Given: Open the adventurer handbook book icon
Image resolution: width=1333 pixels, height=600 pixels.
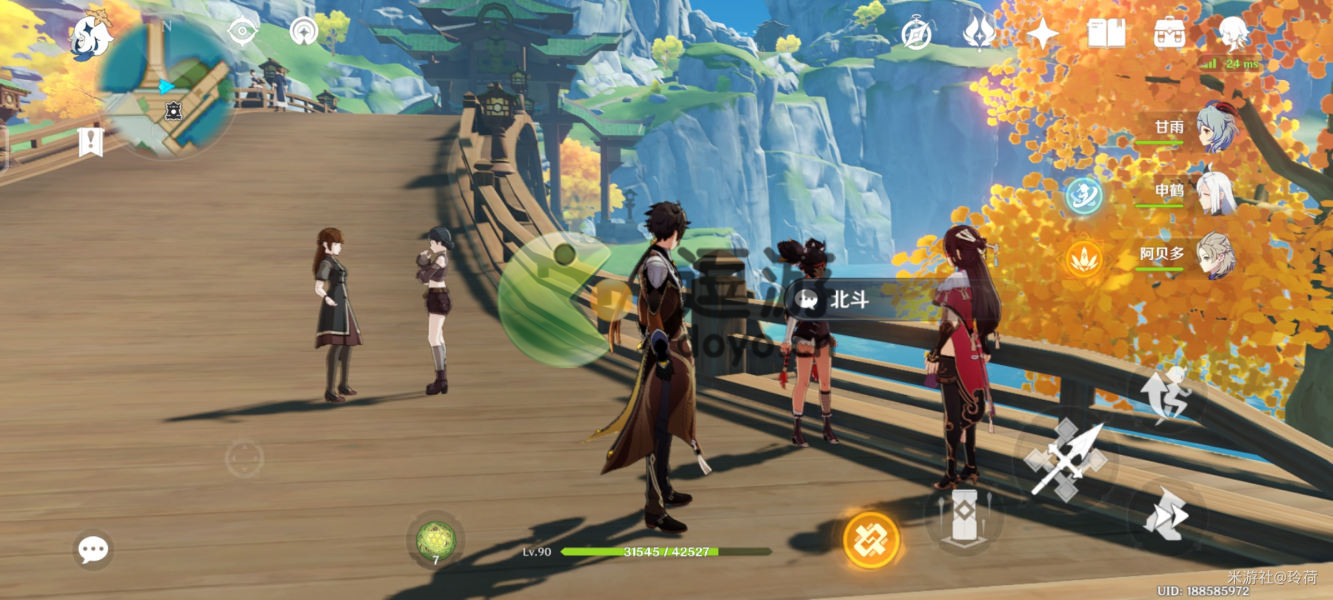Looking at the screenshot, I should (1106, 34).
